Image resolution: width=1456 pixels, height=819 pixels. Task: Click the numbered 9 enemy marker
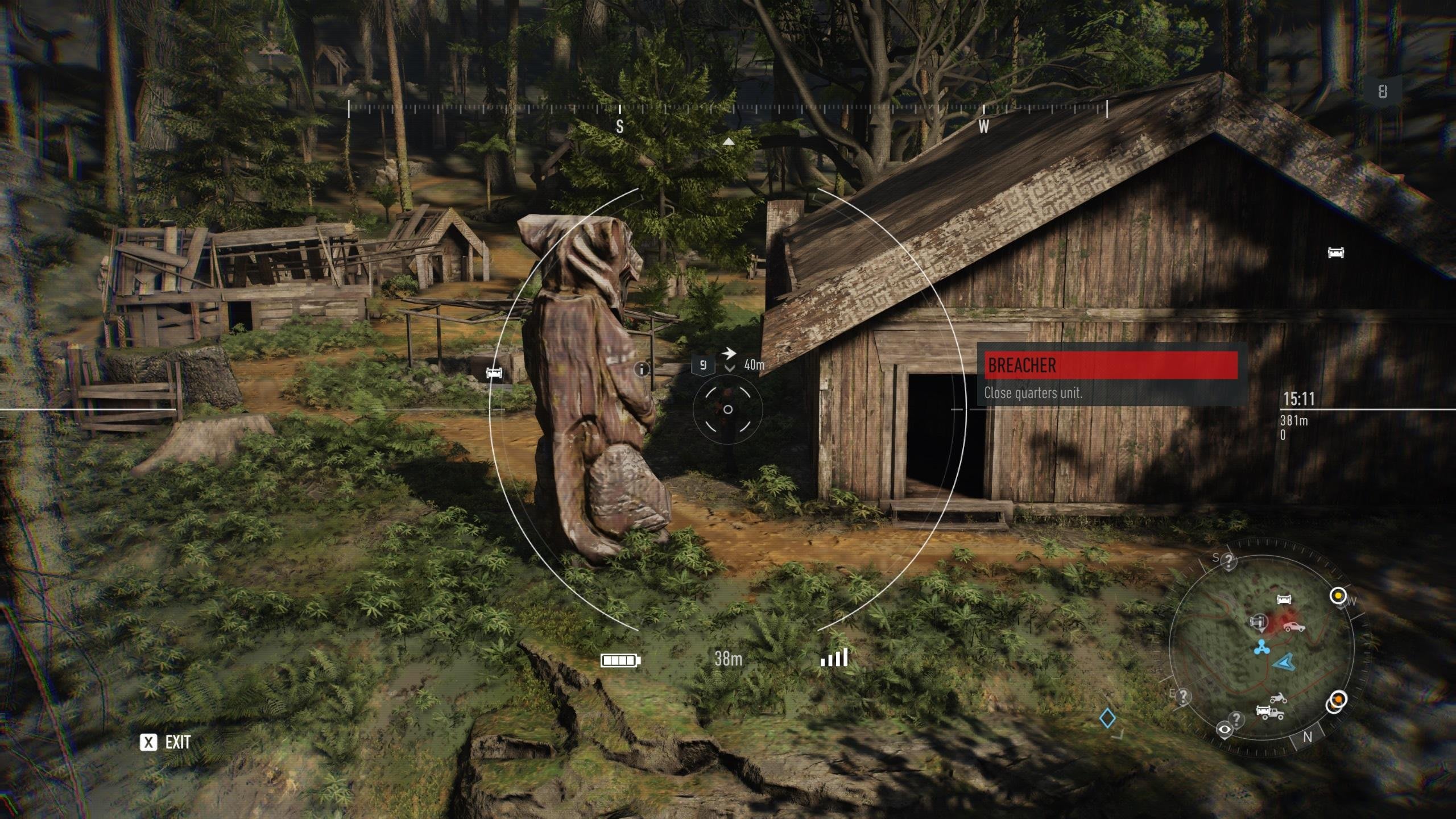coord(703,365)
